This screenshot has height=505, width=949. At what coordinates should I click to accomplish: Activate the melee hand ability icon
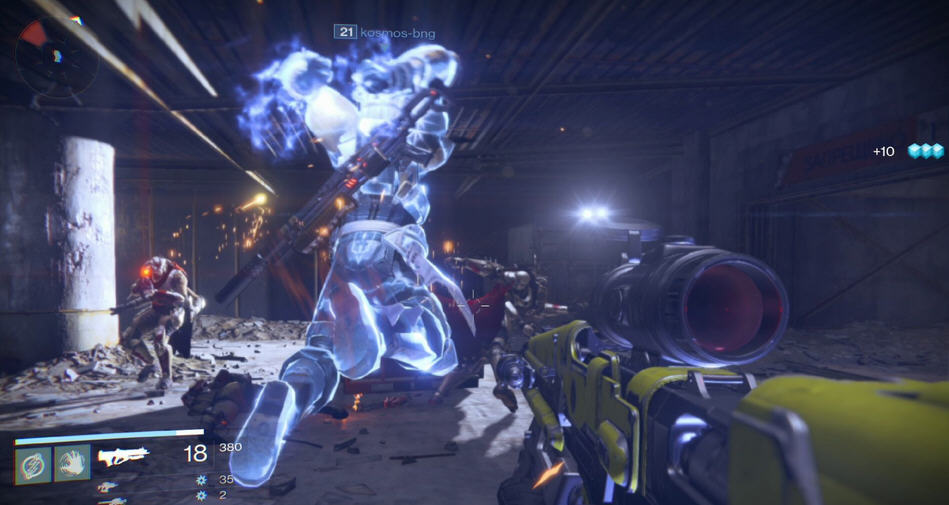tap(72, 462)
